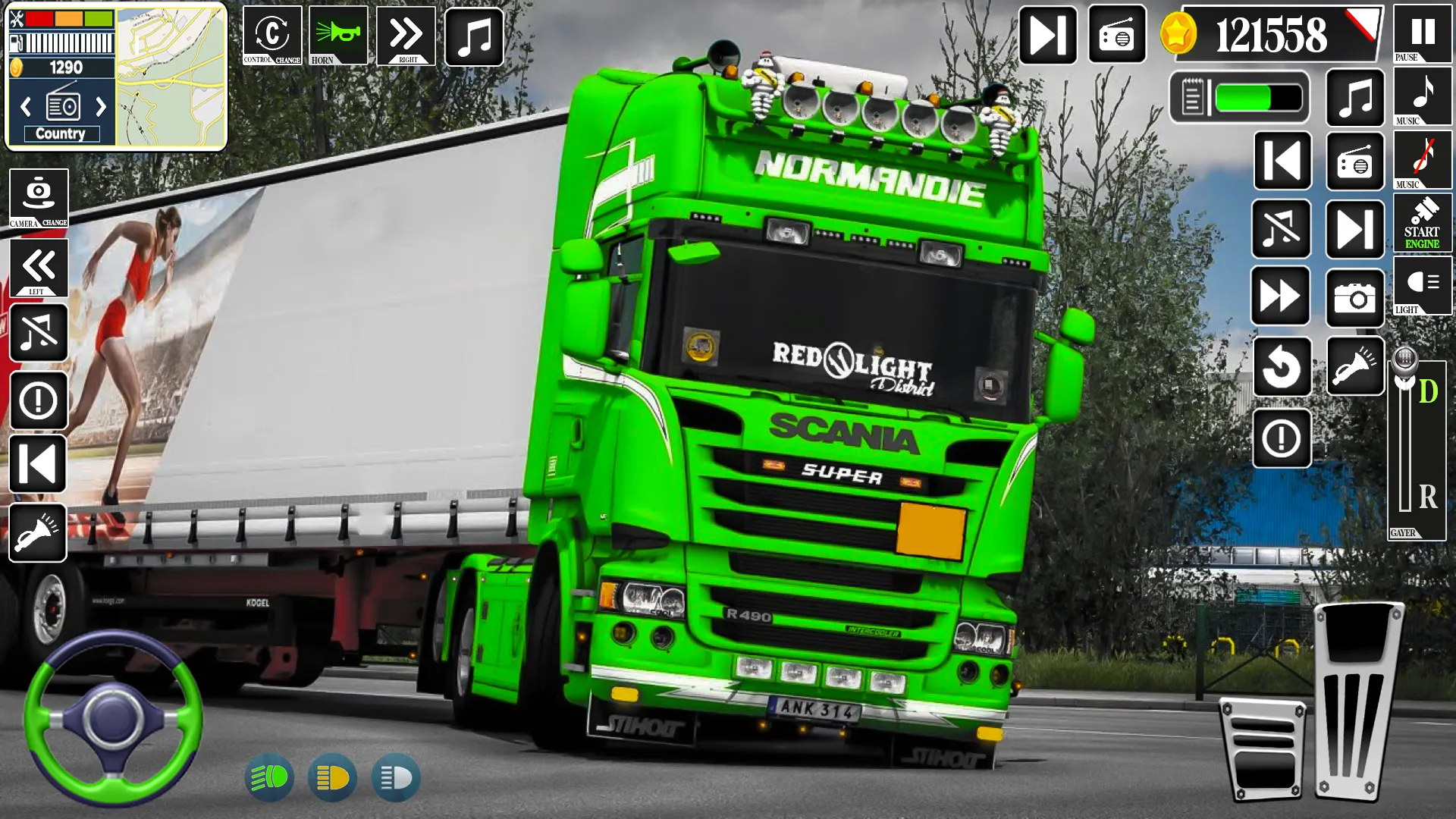Open the Country radio station selector

(x=61, y=133)
